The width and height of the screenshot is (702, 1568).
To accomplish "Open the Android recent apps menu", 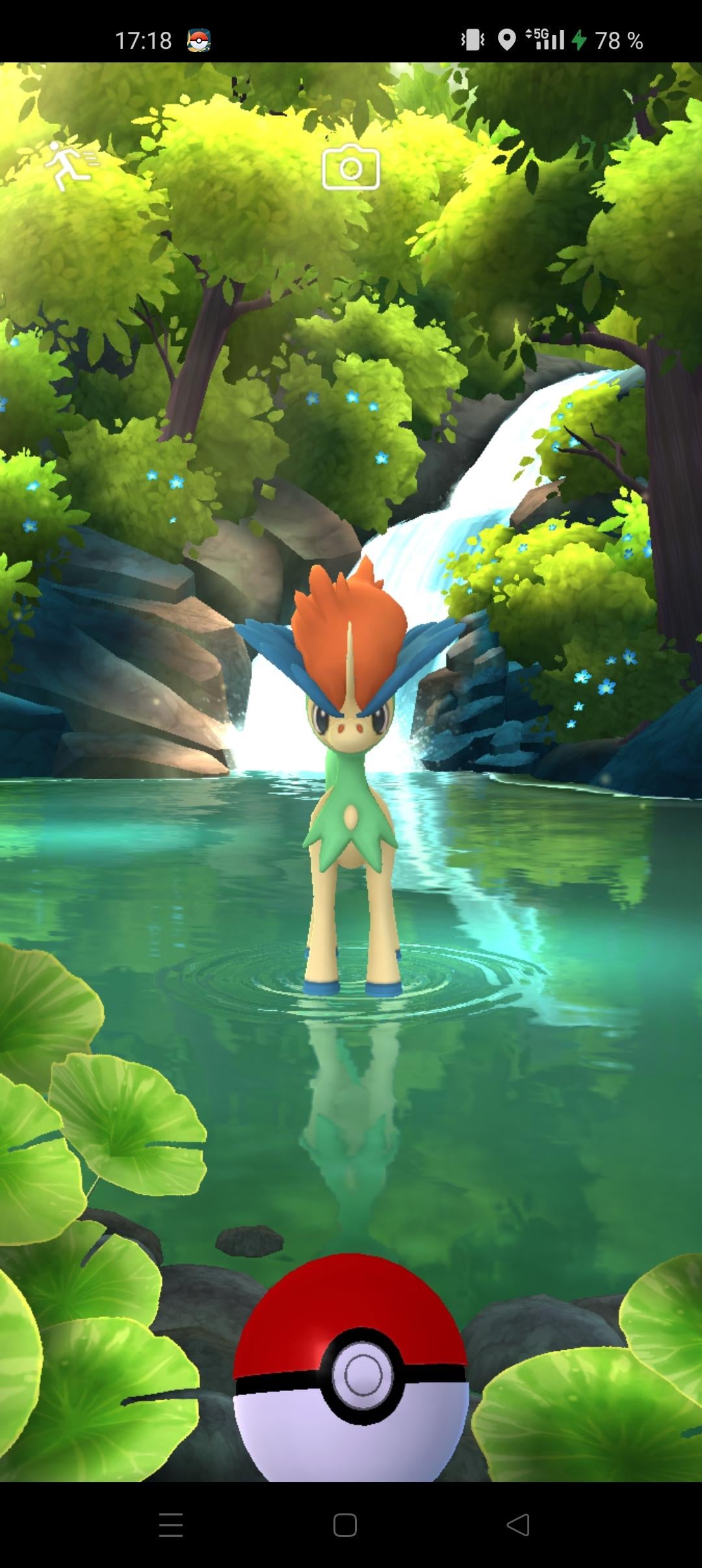I will point(171,1524).
